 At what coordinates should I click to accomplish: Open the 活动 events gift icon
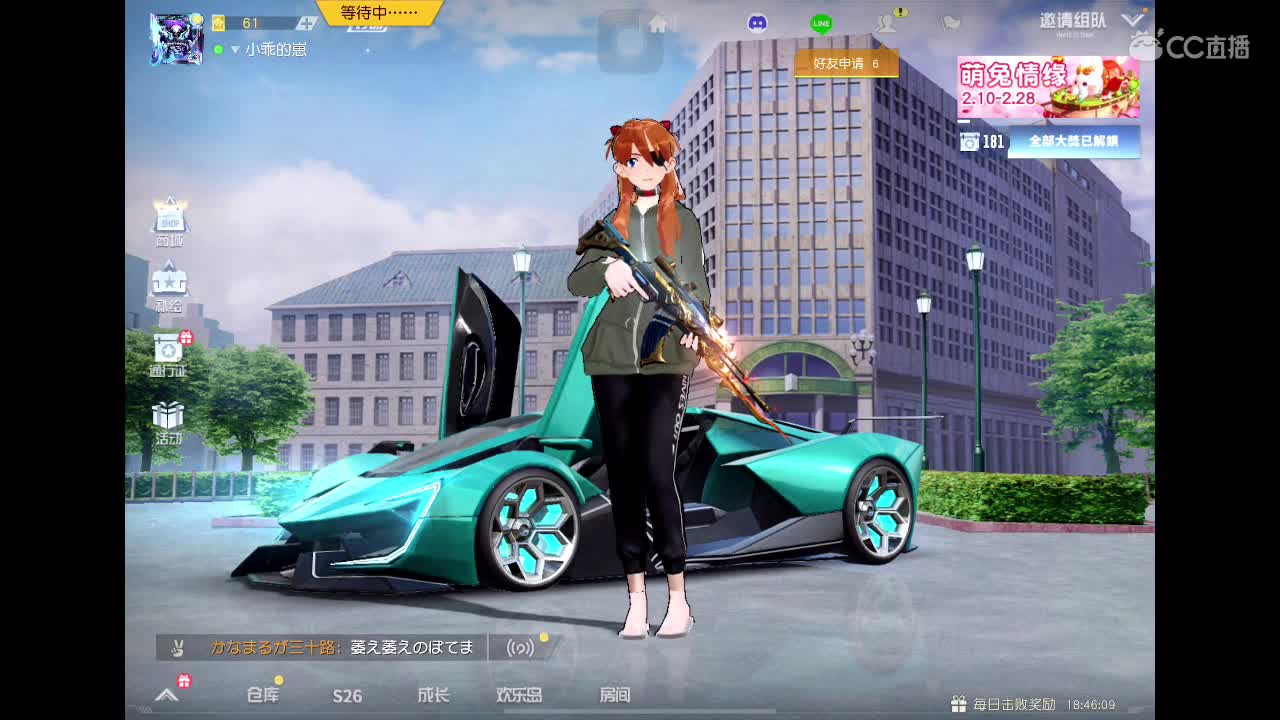[168, 415]
